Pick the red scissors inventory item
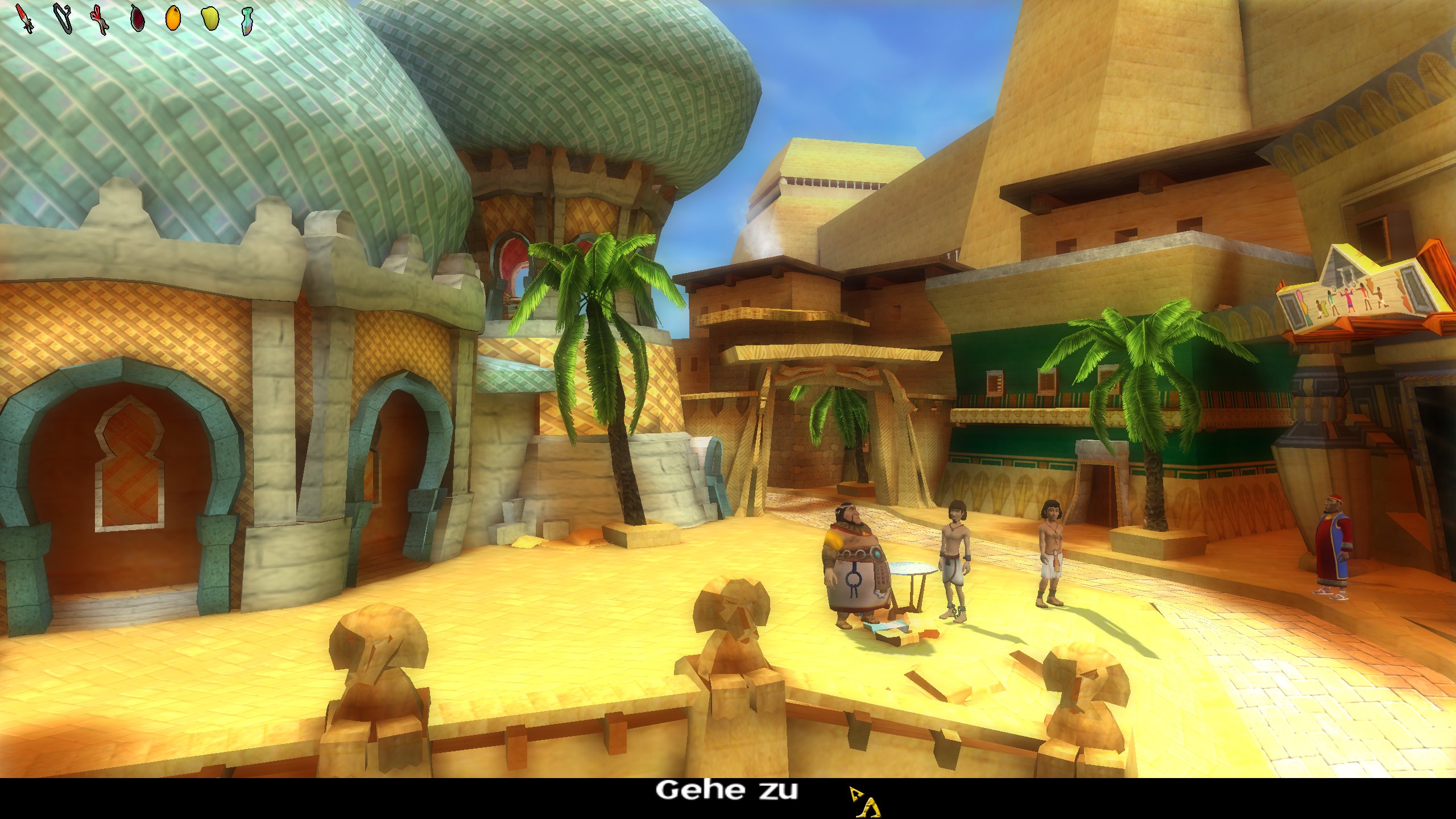The image size is (1456, 819). pyautogui.click(x=100, y=18)
